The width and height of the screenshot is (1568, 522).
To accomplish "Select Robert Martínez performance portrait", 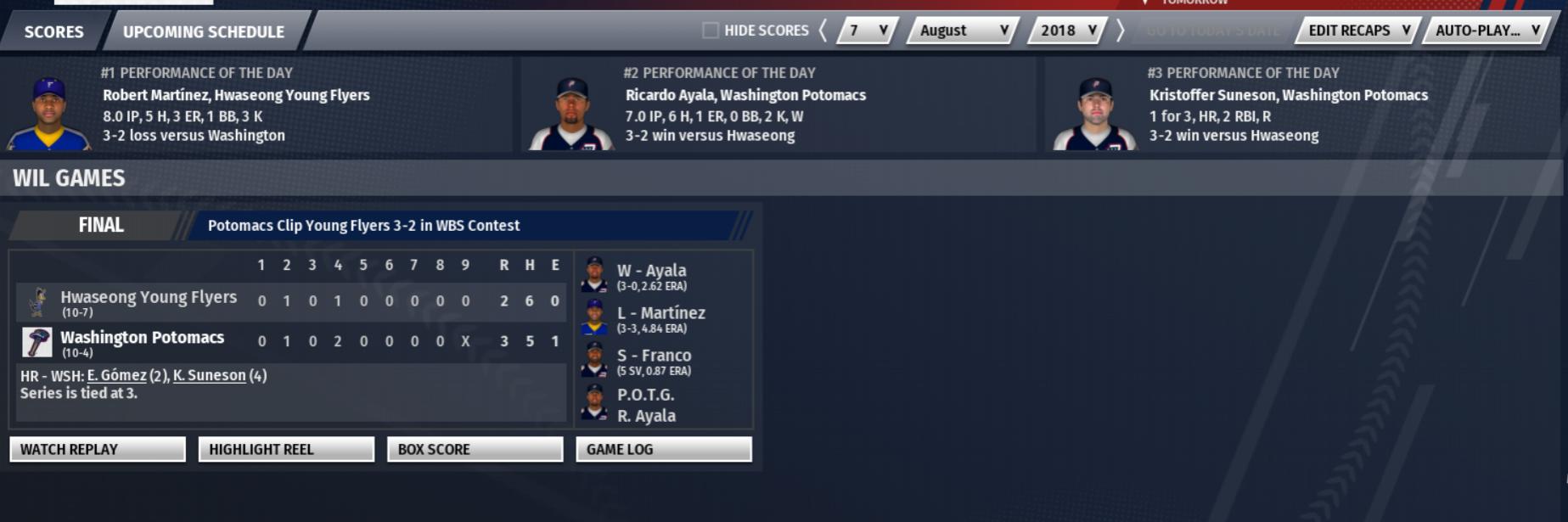I will click(48, 113).
